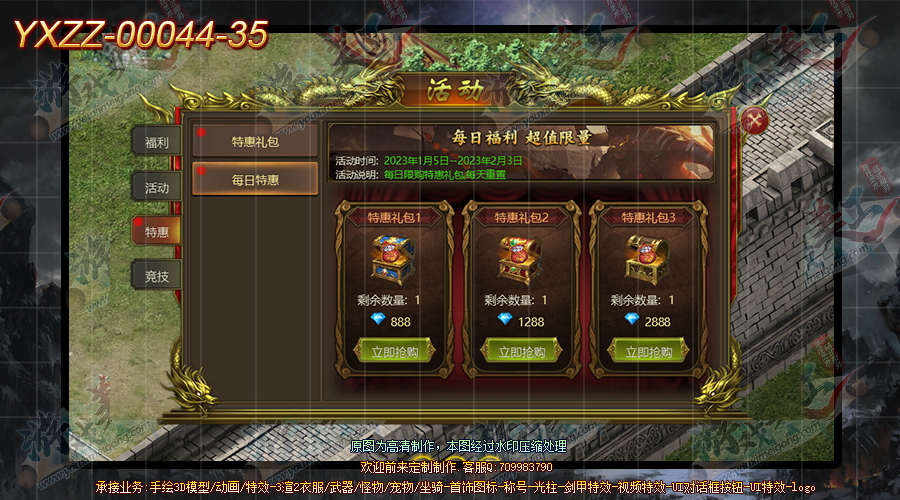Inspect the golden chest in 特惠礼包3
This screenshot has height=500, width=900.
coord(645,260)
